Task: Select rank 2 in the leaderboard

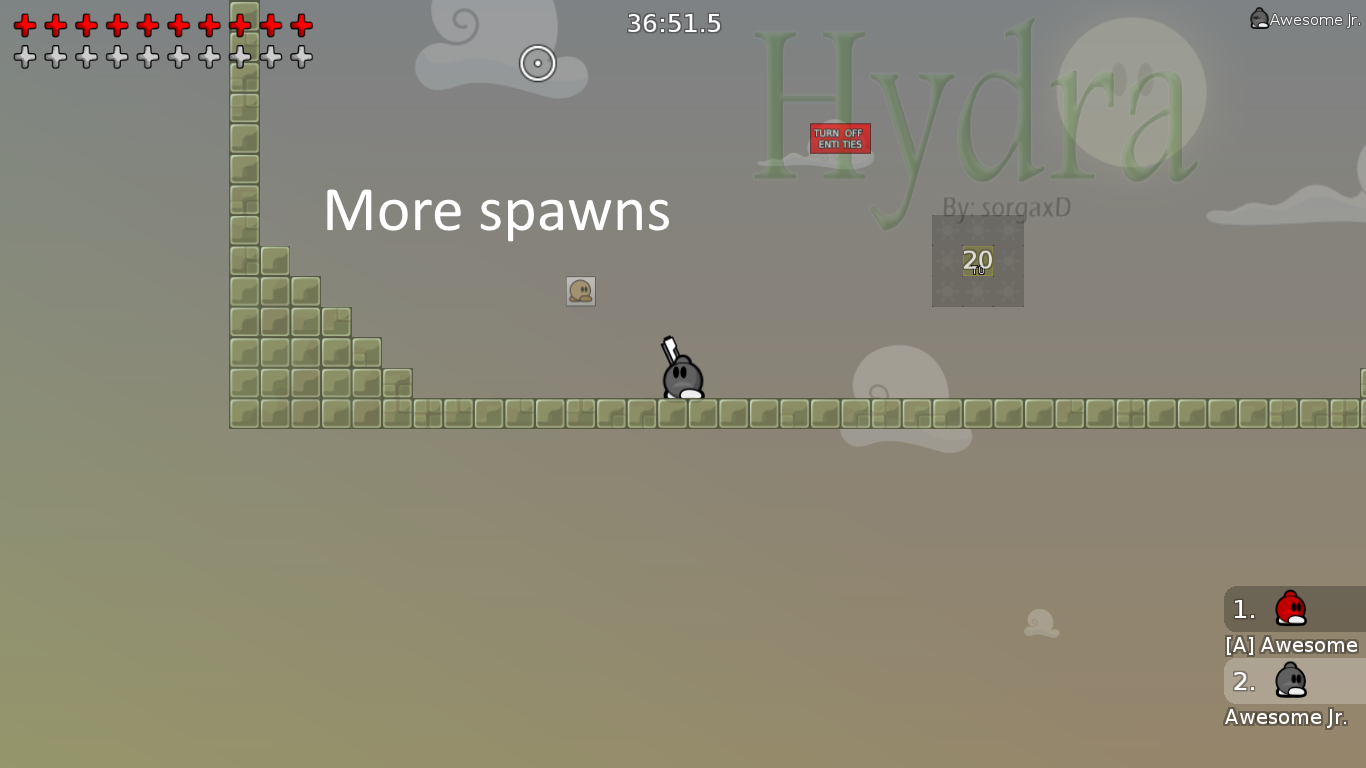Action: [1242, 681]
